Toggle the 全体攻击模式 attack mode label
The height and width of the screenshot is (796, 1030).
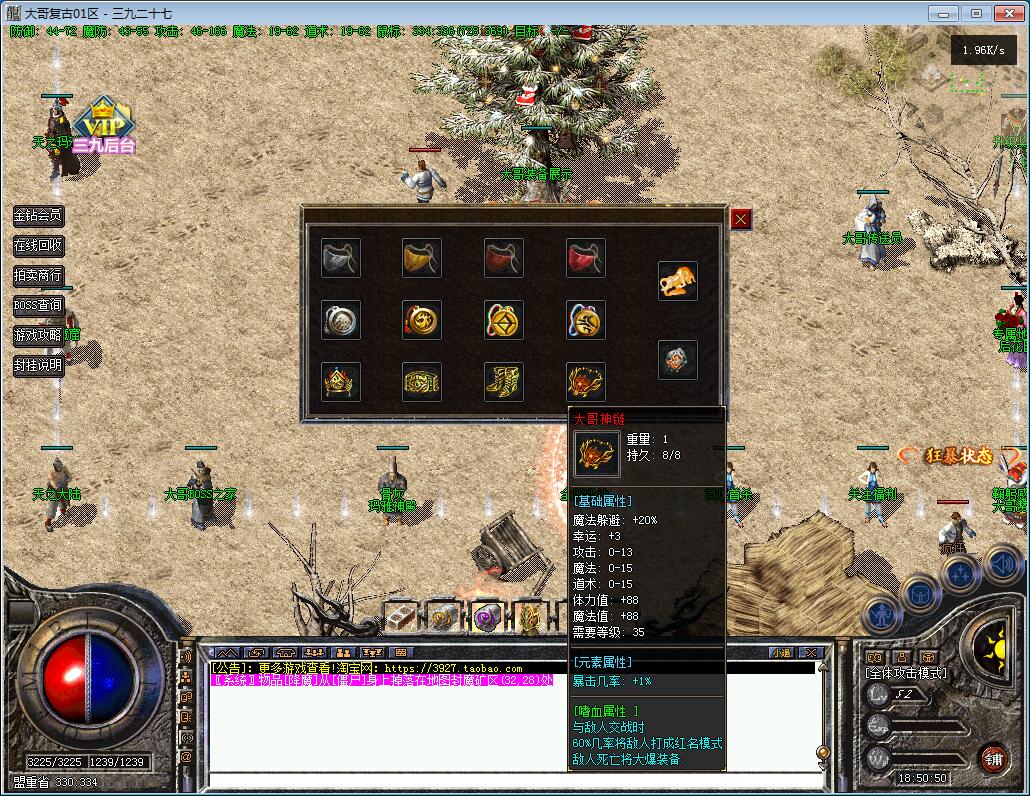tap(906, 673)
